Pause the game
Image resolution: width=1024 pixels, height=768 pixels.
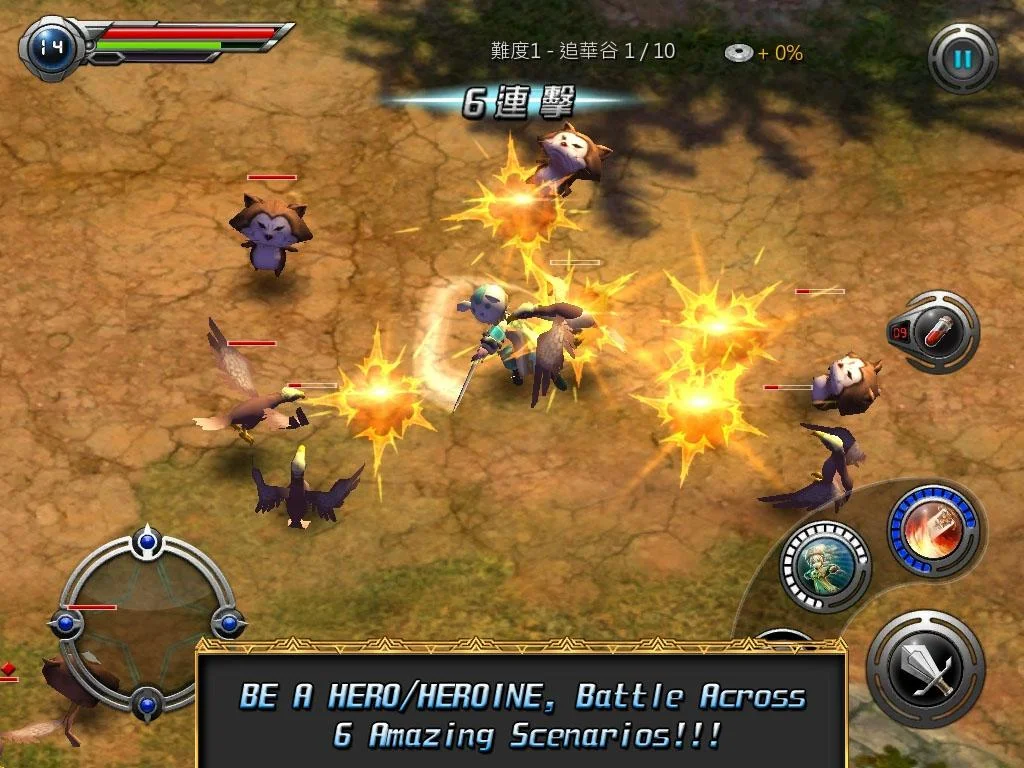coord(962,59)
